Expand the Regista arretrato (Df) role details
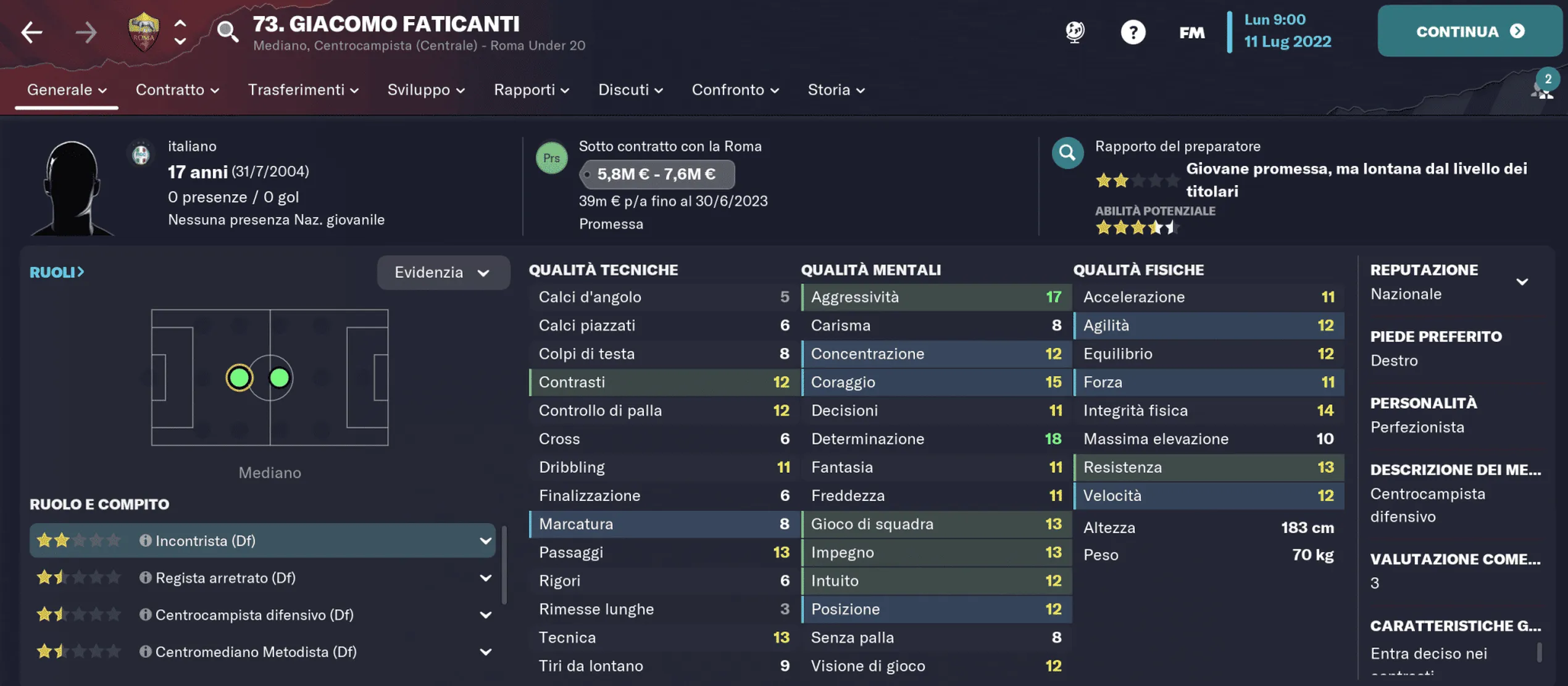 pos(486,577)
